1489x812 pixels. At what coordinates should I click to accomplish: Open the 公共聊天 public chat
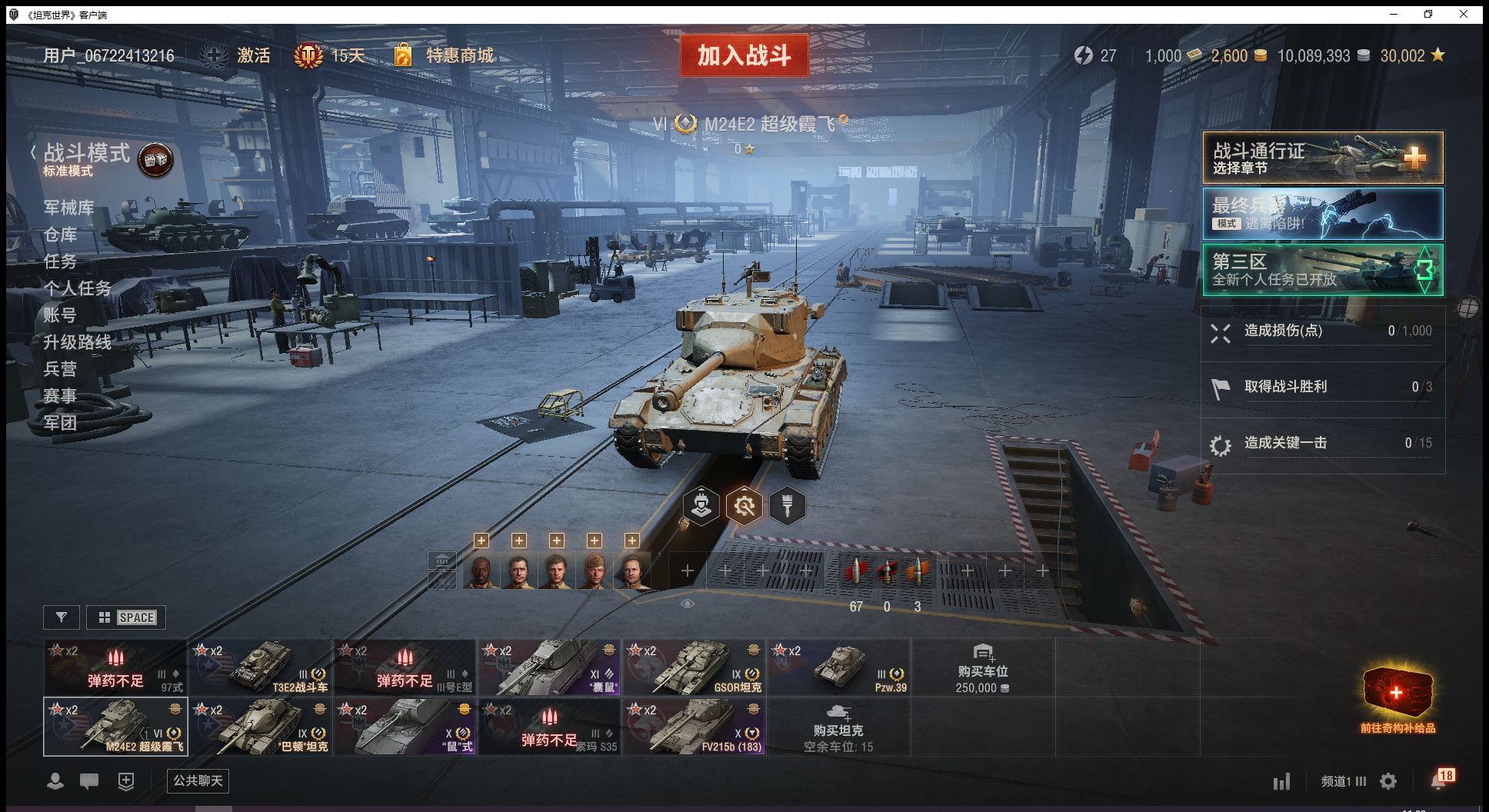pyautogui.click(x=198, y=781)
